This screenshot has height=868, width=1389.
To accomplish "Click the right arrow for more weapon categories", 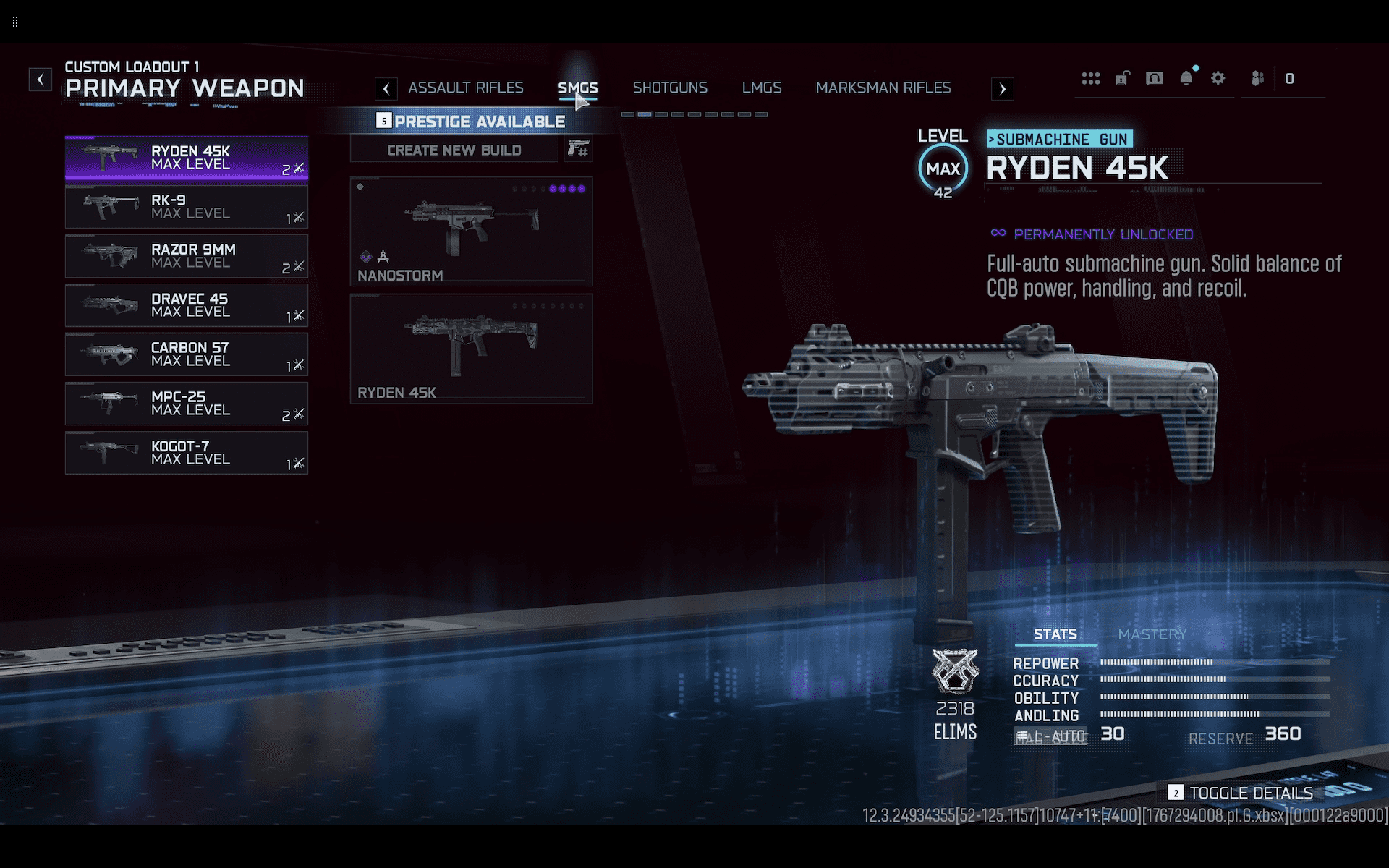I will (1002, 89).
